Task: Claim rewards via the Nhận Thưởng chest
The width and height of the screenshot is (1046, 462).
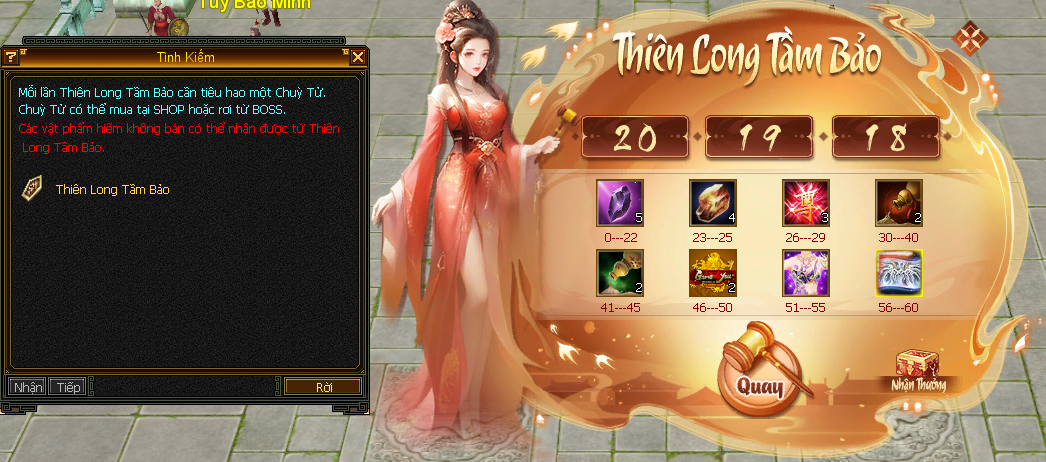Action: click(917, 369)
